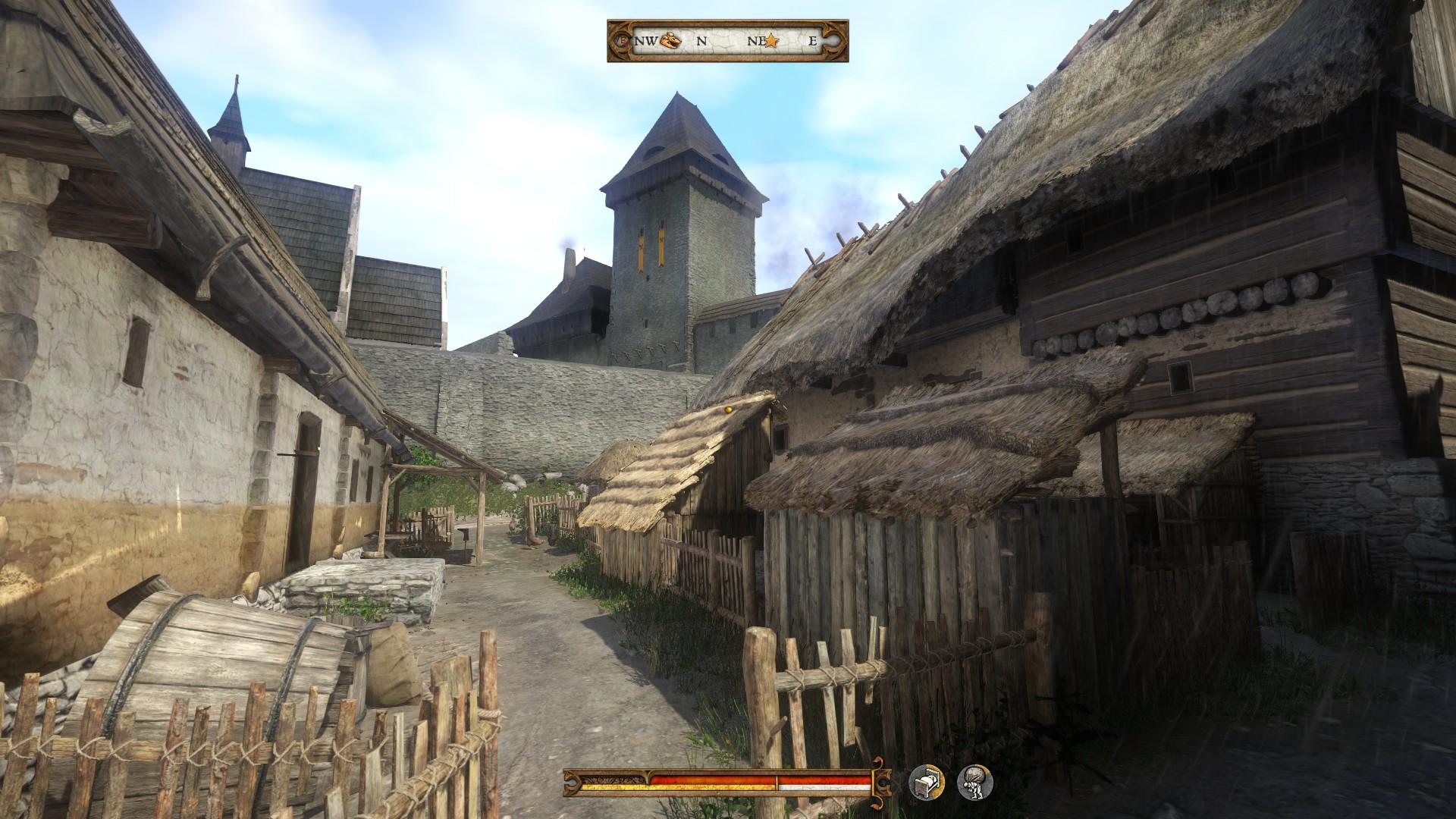The image size is (1456, 819).
Task: Click the compass bar
Action: pyautogui.click(x=727, y=41)
